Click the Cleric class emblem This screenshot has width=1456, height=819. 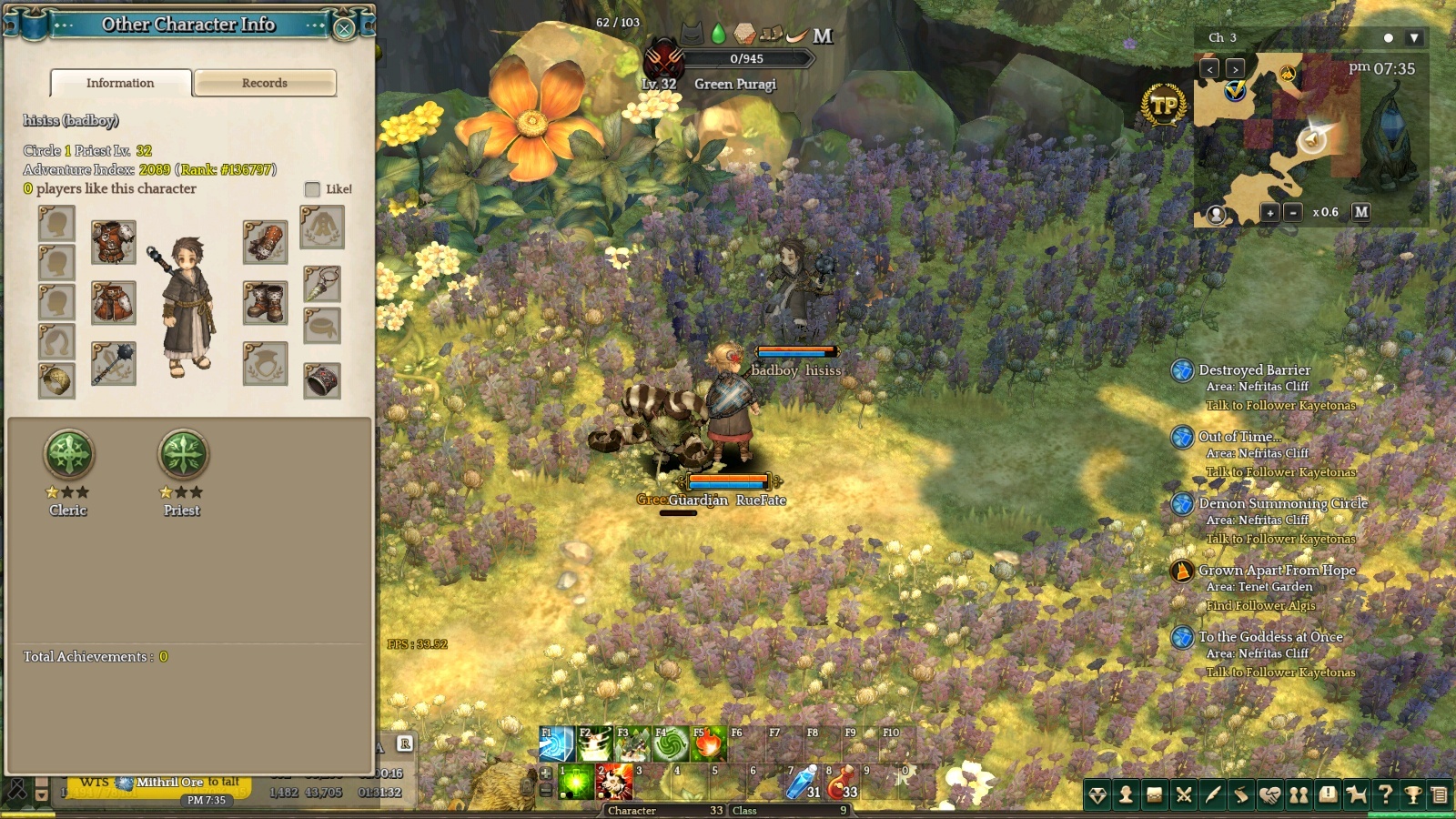point(69,454)
